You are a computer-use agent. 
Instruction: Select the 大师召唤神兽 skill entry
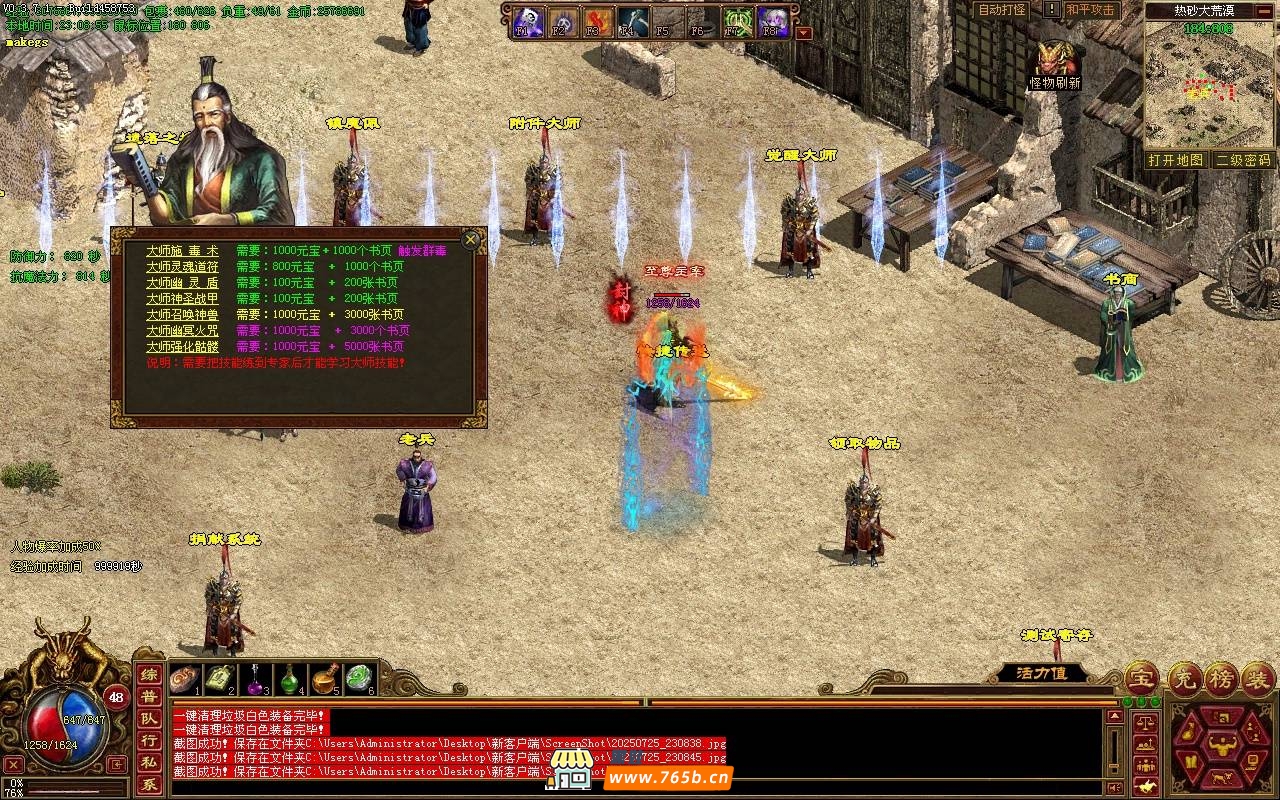tap(182, 314)
